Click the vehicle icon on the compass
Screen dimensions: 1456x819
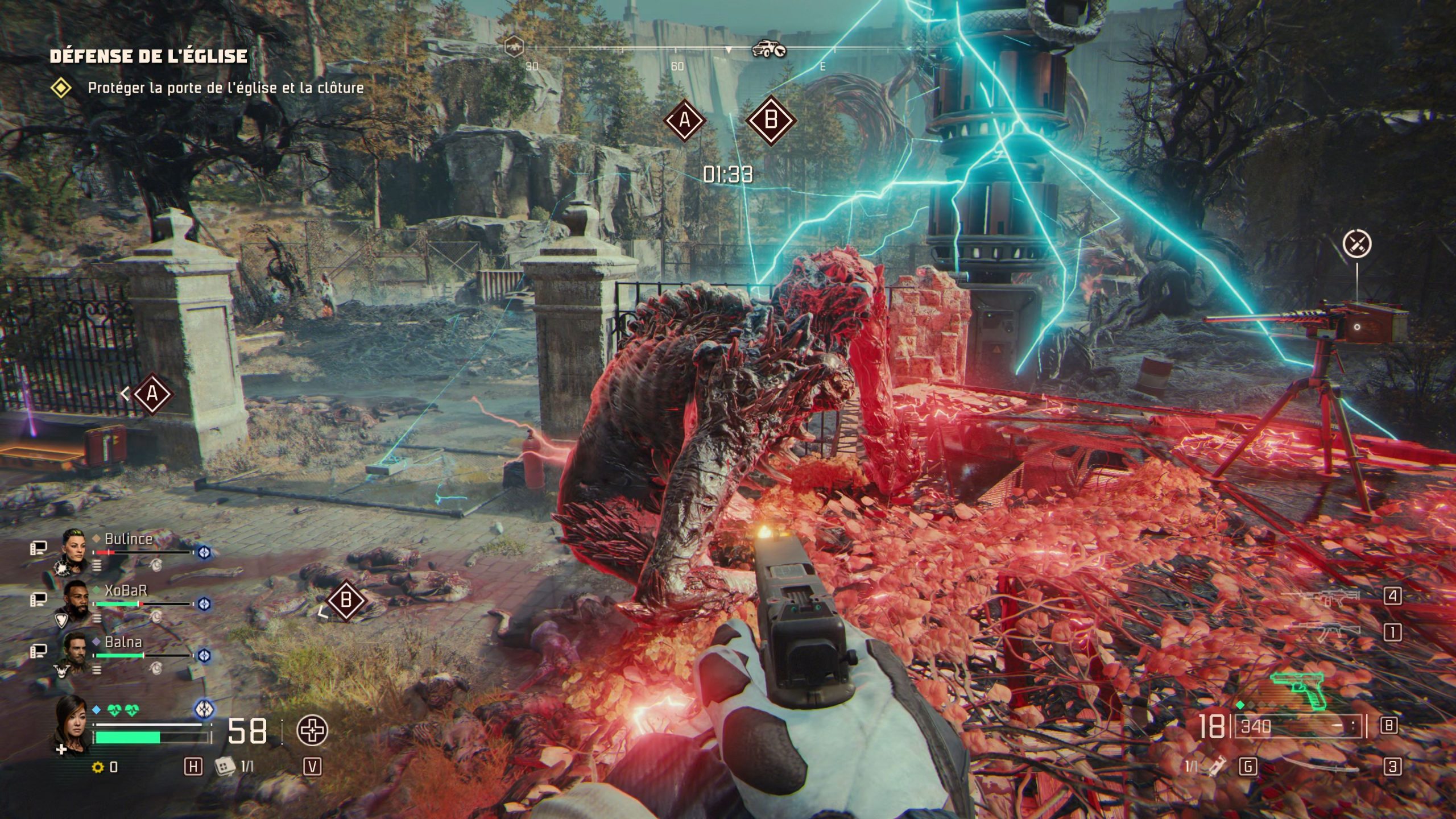pos(768,49)
